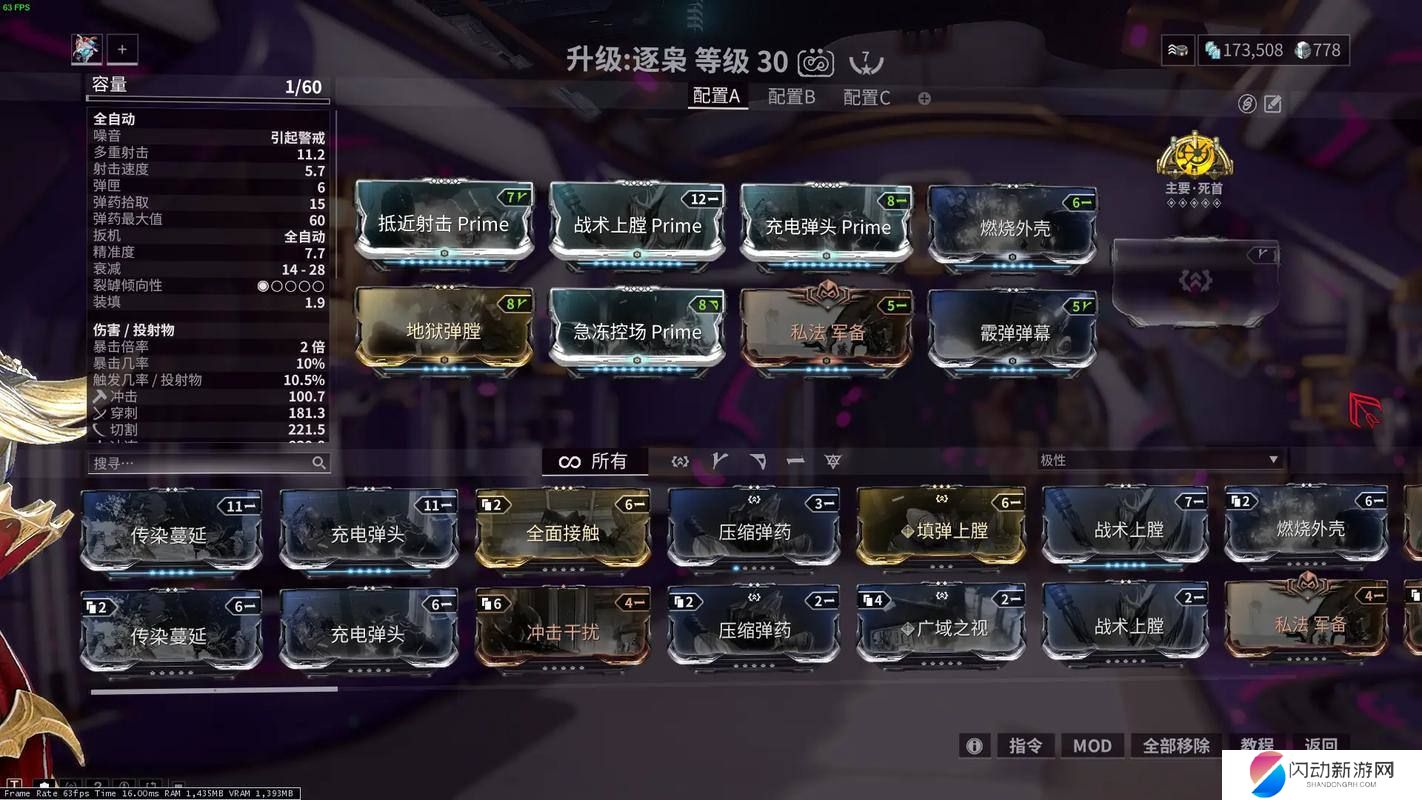Select the V-shaped Madurai polarity filter
Screen dimensions: 1422x800
[719, 461]
